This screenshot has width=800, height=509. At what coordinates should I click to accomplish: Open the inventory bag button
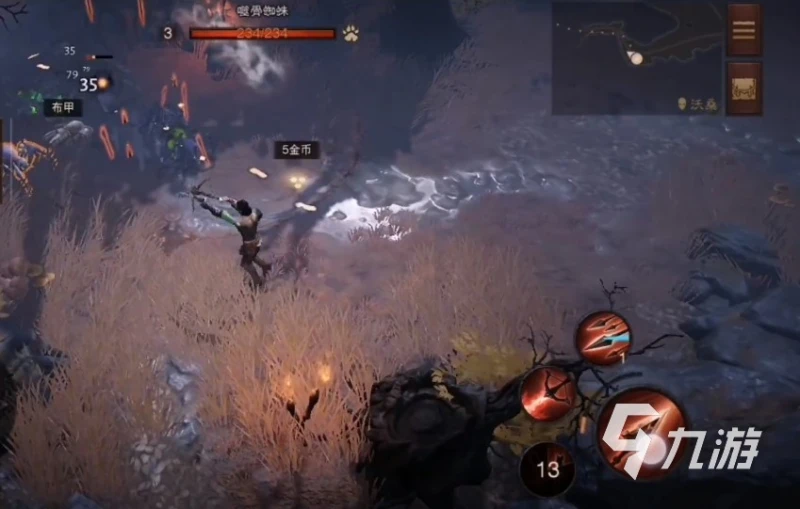[x=745, y=88]
